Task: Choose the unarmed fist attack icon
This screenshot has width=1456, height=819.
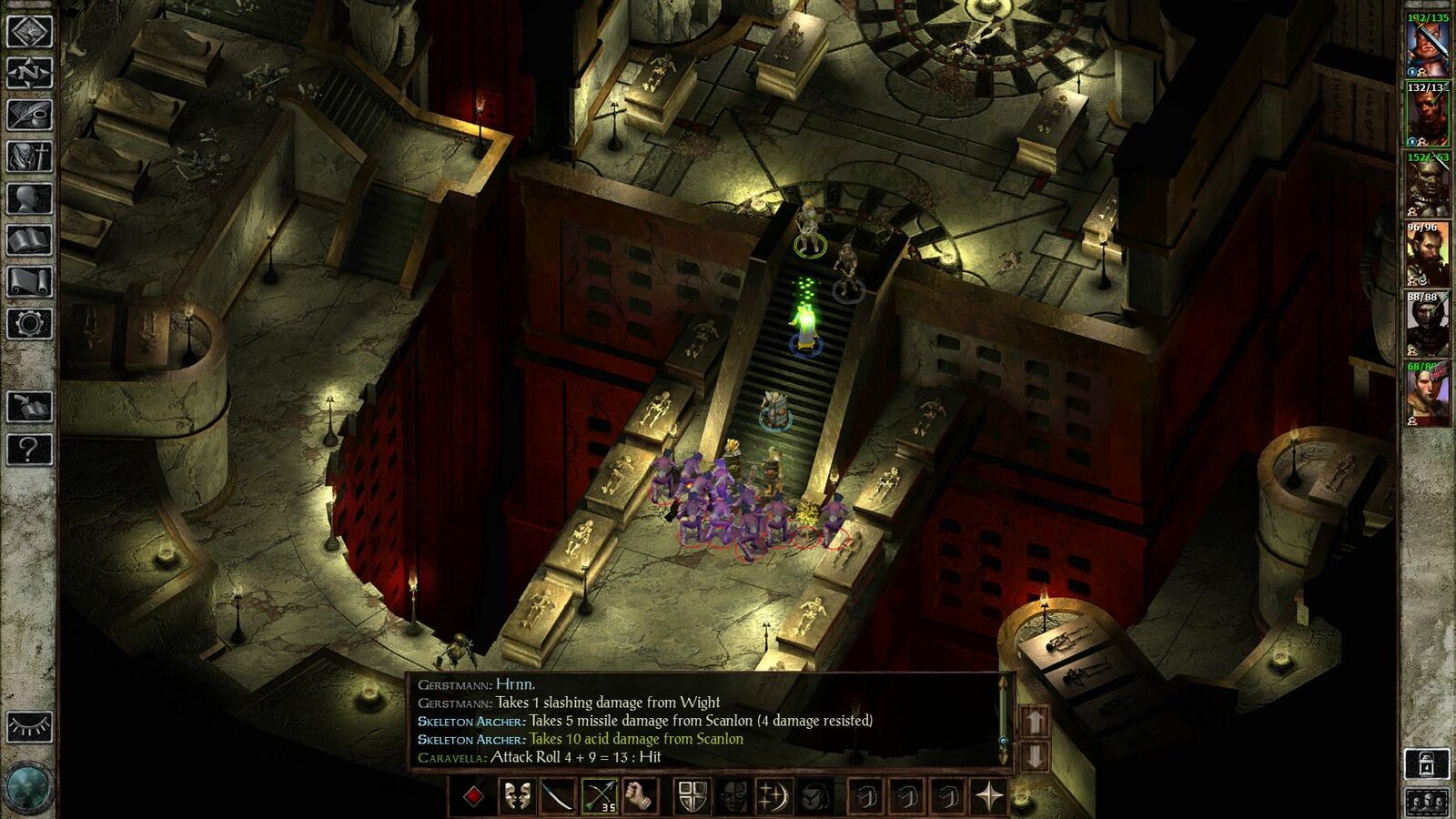Action: pyautogui.click(x=641, y=795)
